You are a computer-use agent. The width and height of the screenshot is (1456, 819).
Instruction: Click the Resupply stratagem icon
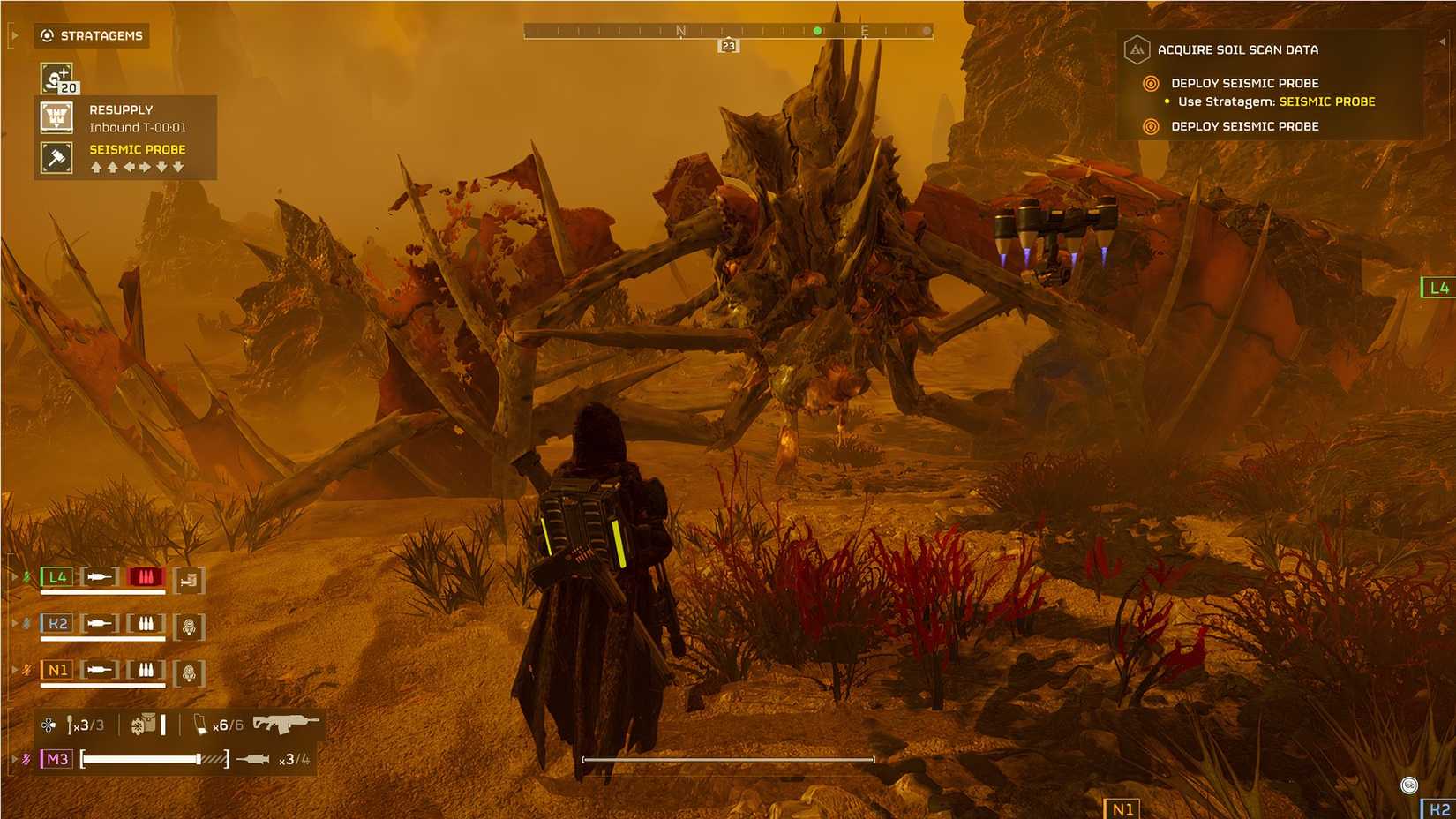coord(56,116)
